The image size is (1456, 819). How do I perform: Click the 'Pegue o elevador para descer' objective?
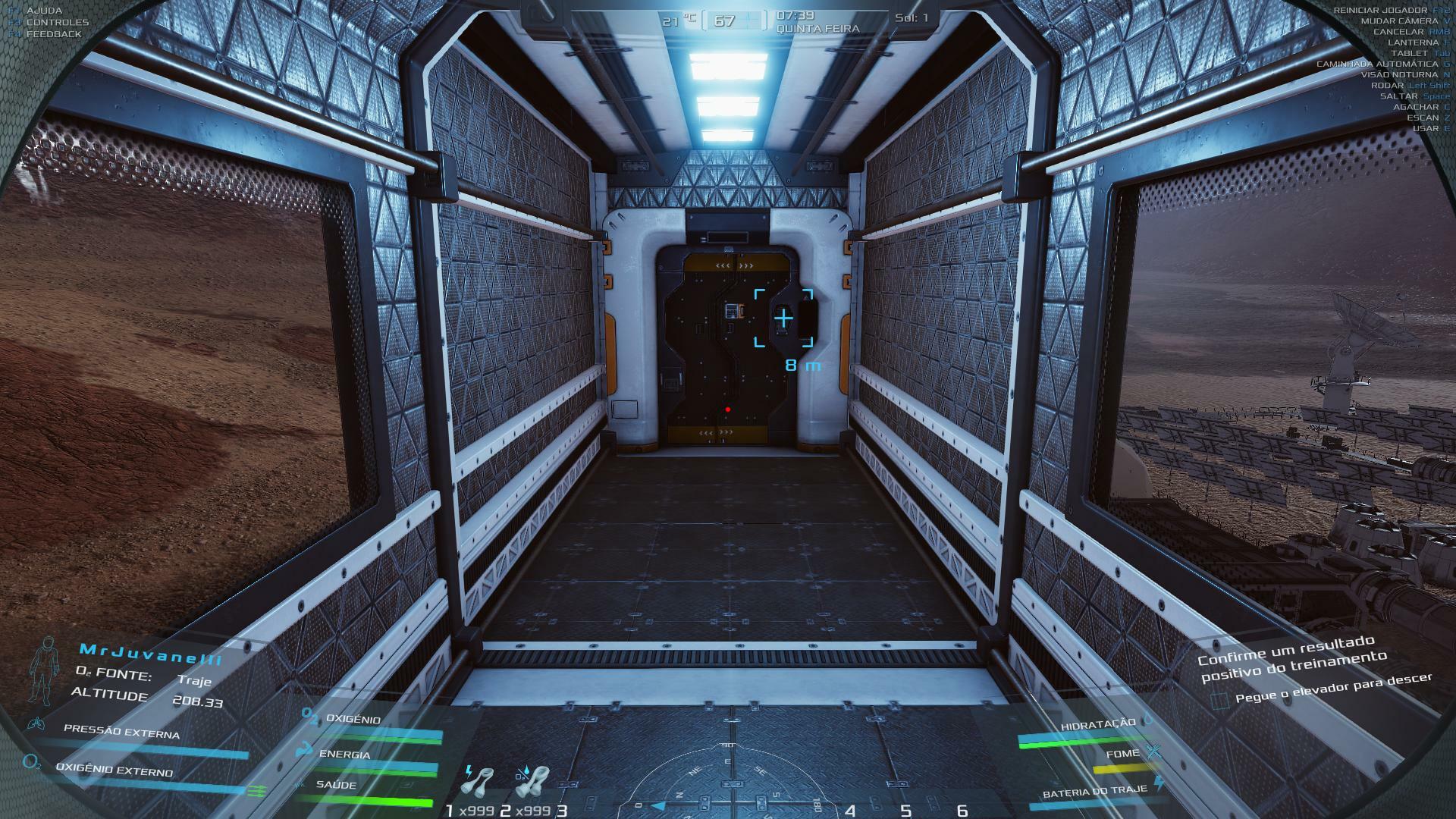[x=1333, y=688]
